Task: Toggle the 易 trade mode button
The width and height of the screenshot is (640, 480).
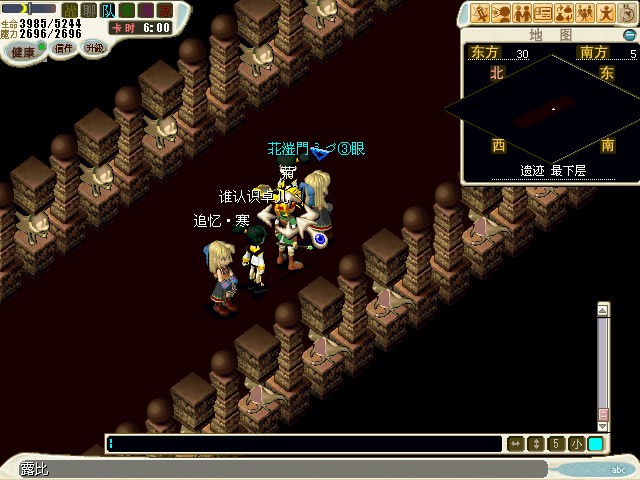Action: click(143, 10)
